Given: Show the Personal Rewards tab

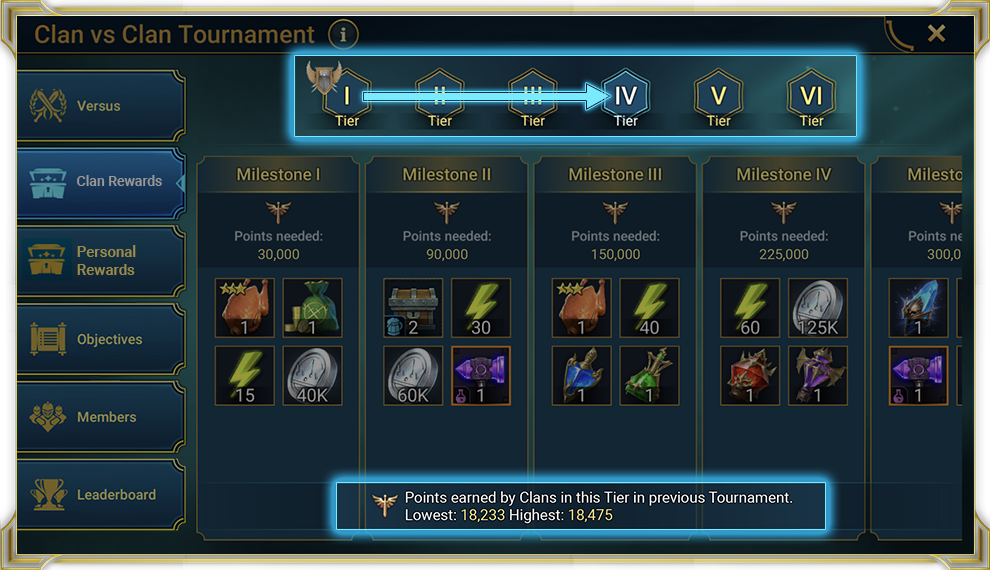Looking at the screenshot, I should tap(101, 261).
